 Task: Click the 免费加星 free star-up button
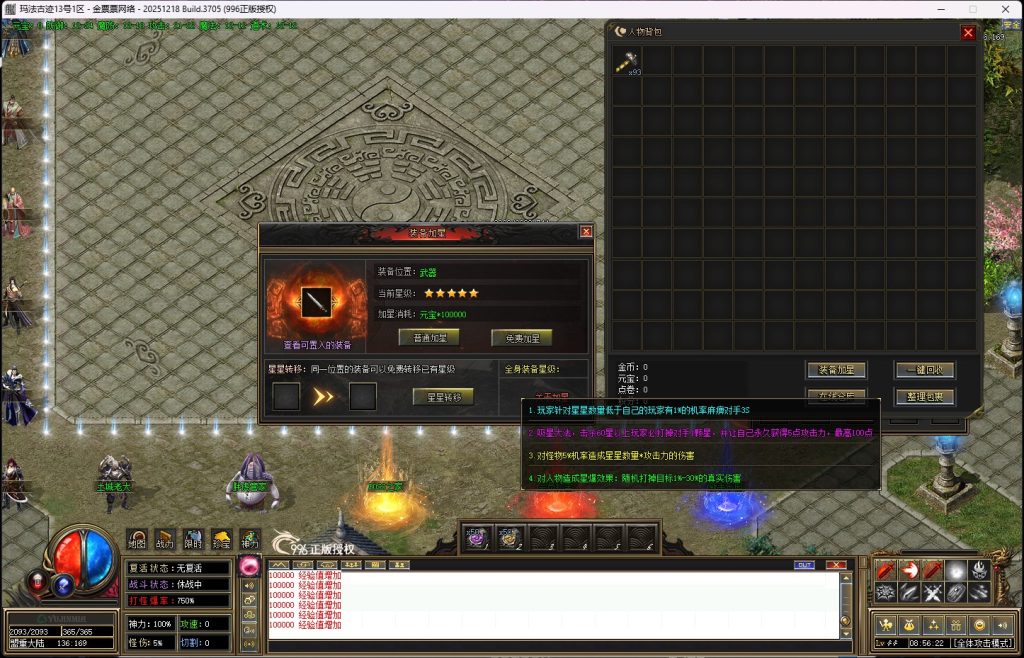coord(521,338)
